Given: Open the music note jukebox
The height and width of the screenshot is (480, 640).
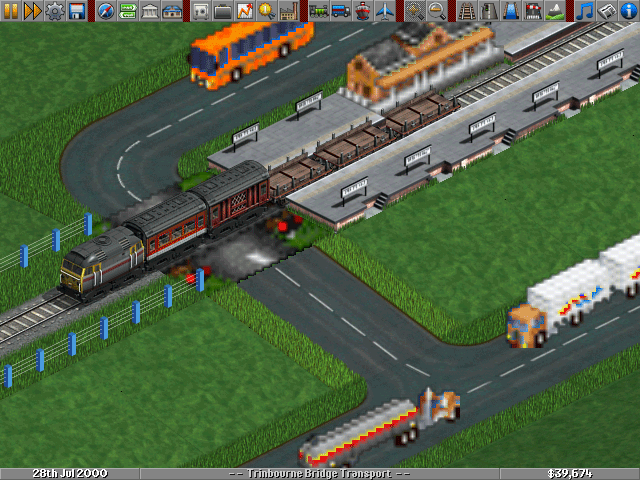Looking at the screenshot, I should (x=584, y=11).
